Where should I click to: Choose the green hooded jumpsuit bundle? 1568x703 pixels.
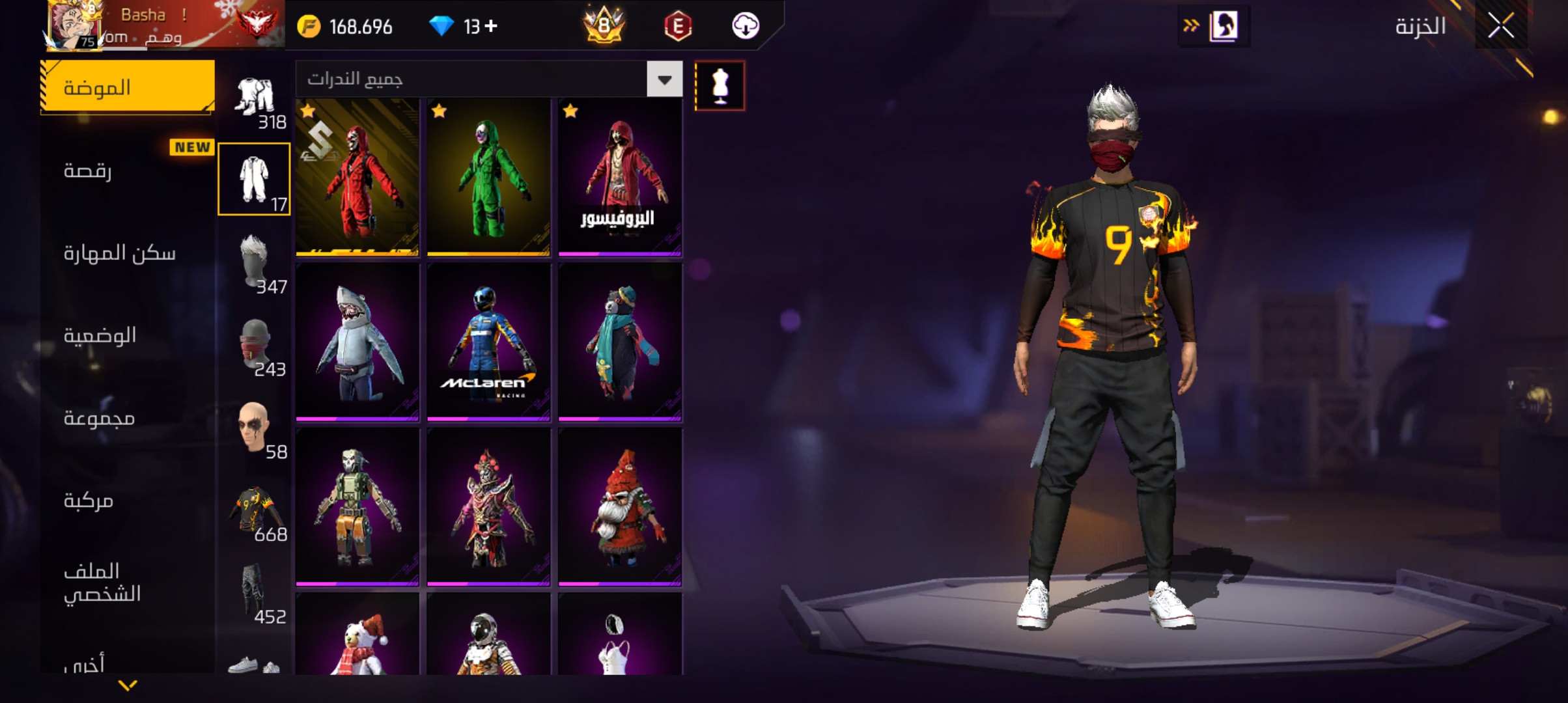[488, 176]
